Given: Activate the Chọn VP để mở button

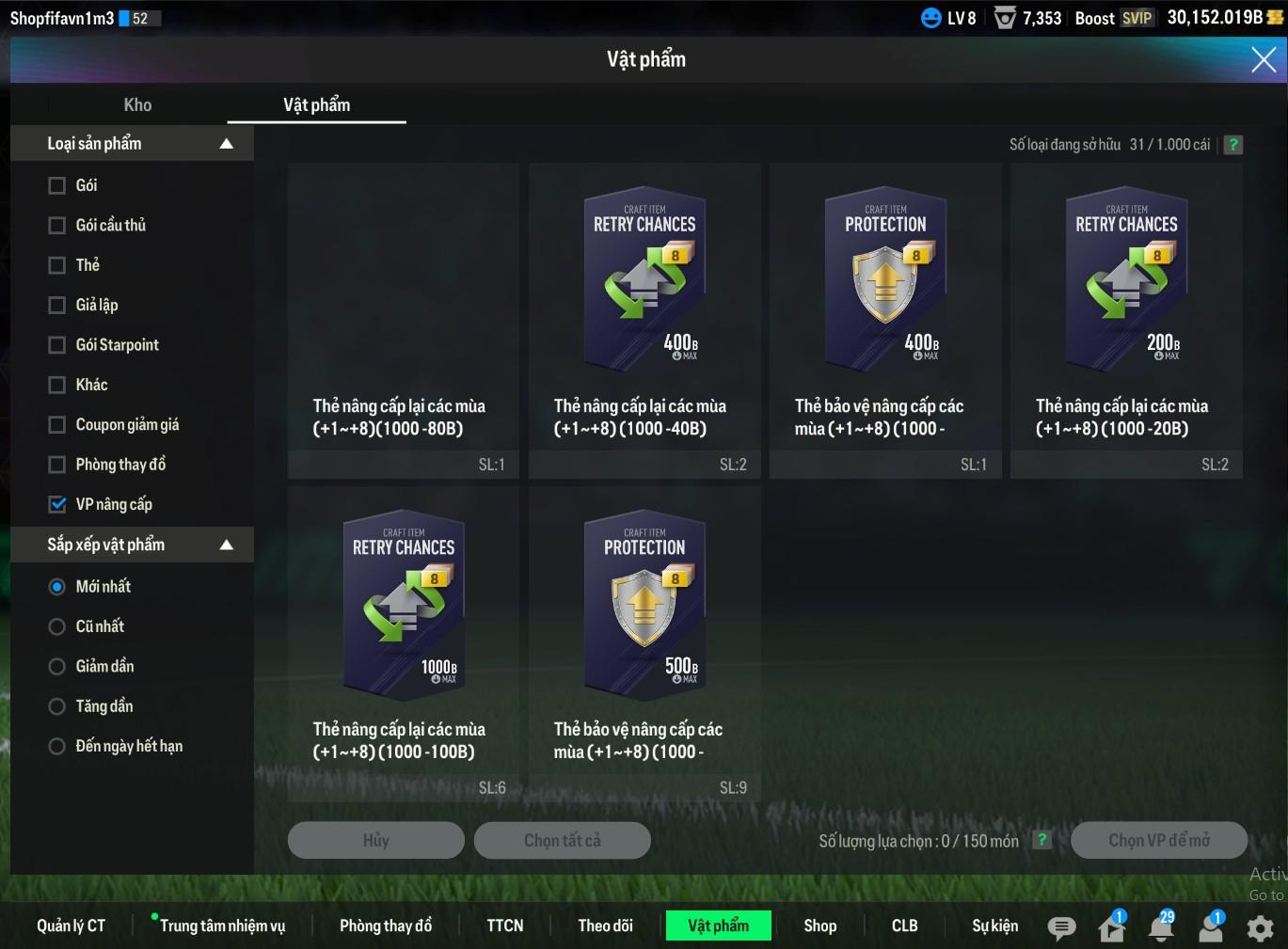Looking at the screenshot, I should (x=1158, y=840).
